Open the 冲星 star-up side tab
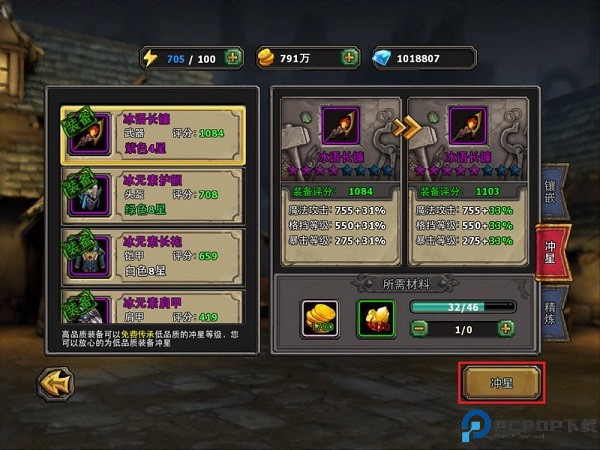The width and height of the screenshot is (600, 450). pos(552,249)
